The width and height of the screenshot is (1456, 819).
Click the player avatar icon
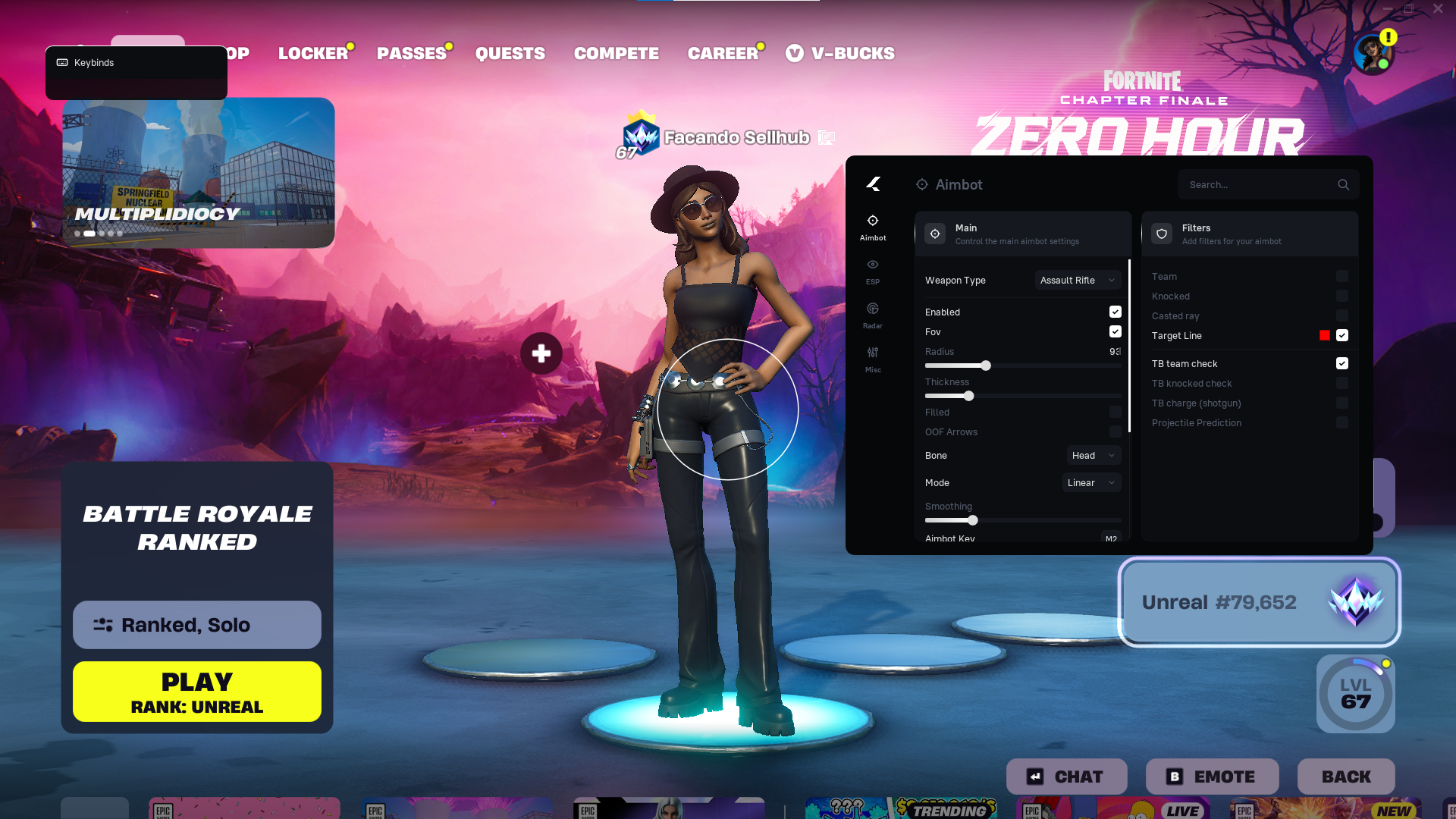[1372, 54]
